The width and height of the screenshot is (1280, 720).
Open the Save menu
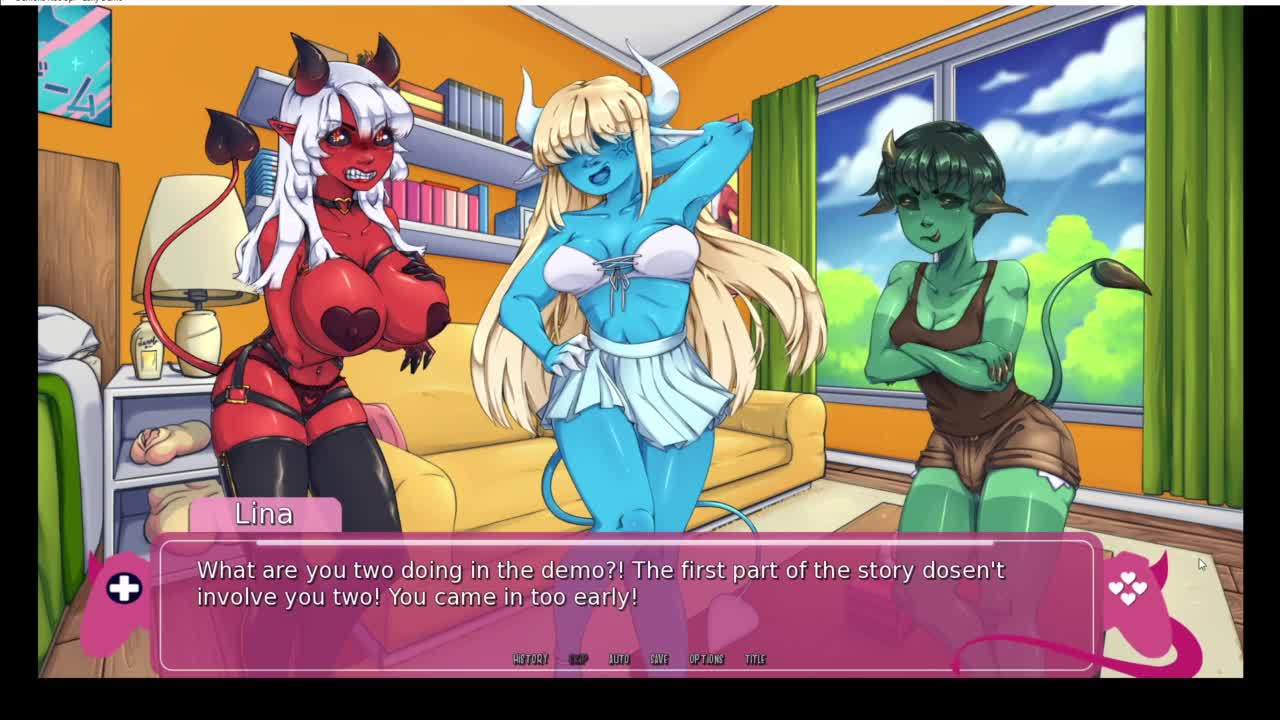659,659
